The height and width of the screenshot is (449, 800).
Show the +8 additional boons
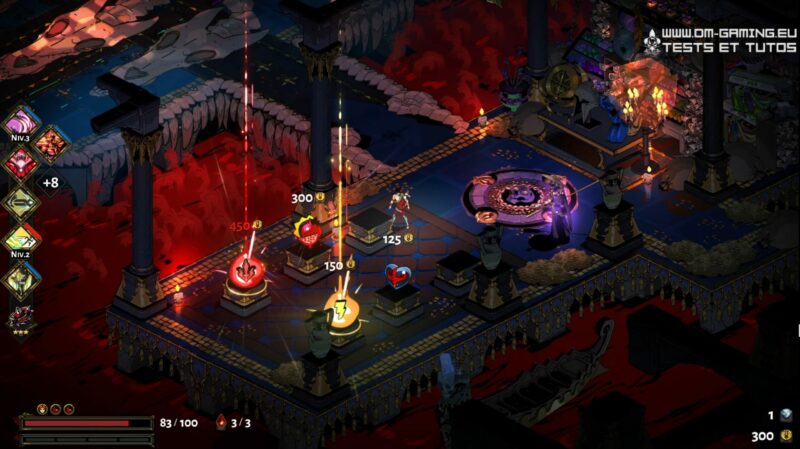49,183
